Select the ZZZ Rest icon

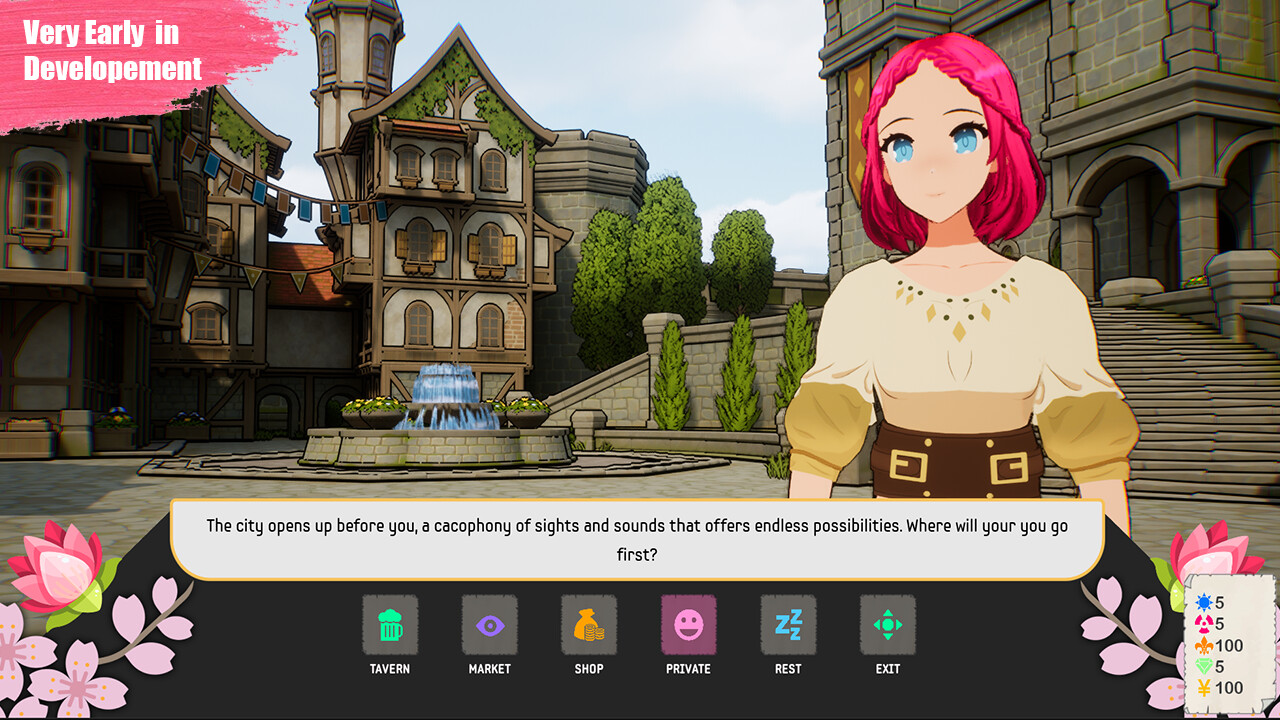789,623
